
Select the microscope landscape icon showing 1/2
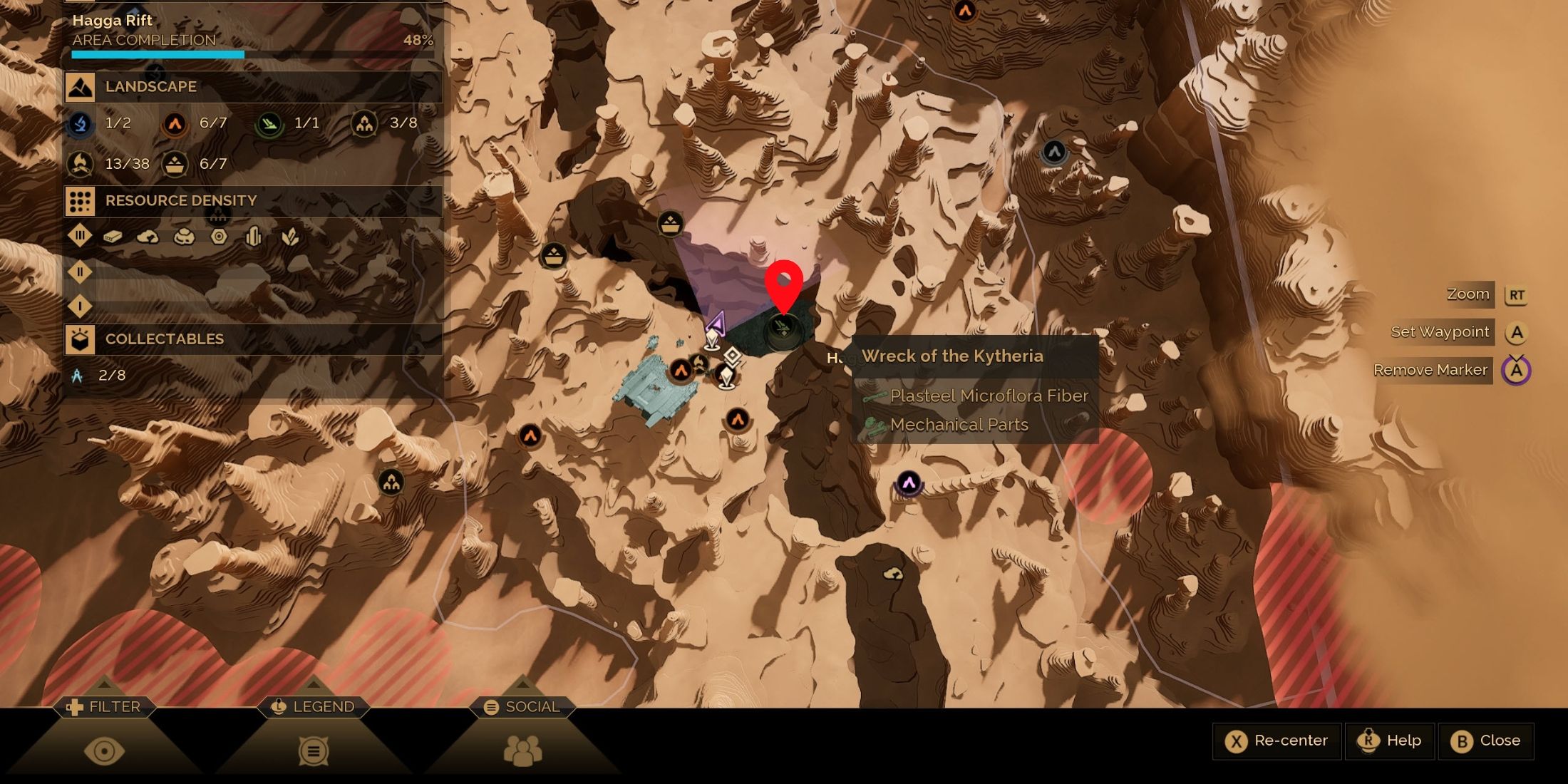(82, 123)
